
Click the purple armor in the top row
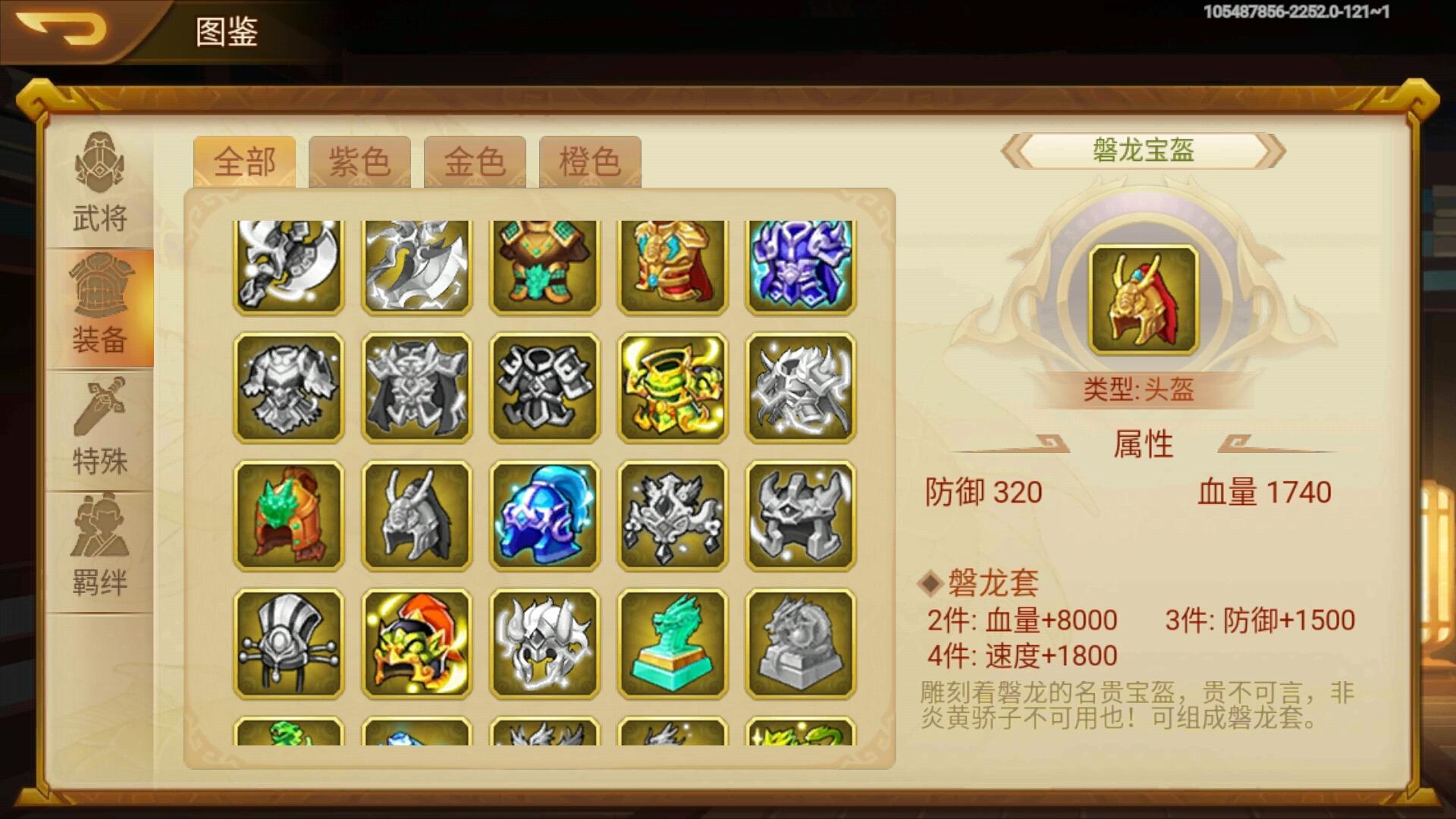coord(801,262)
